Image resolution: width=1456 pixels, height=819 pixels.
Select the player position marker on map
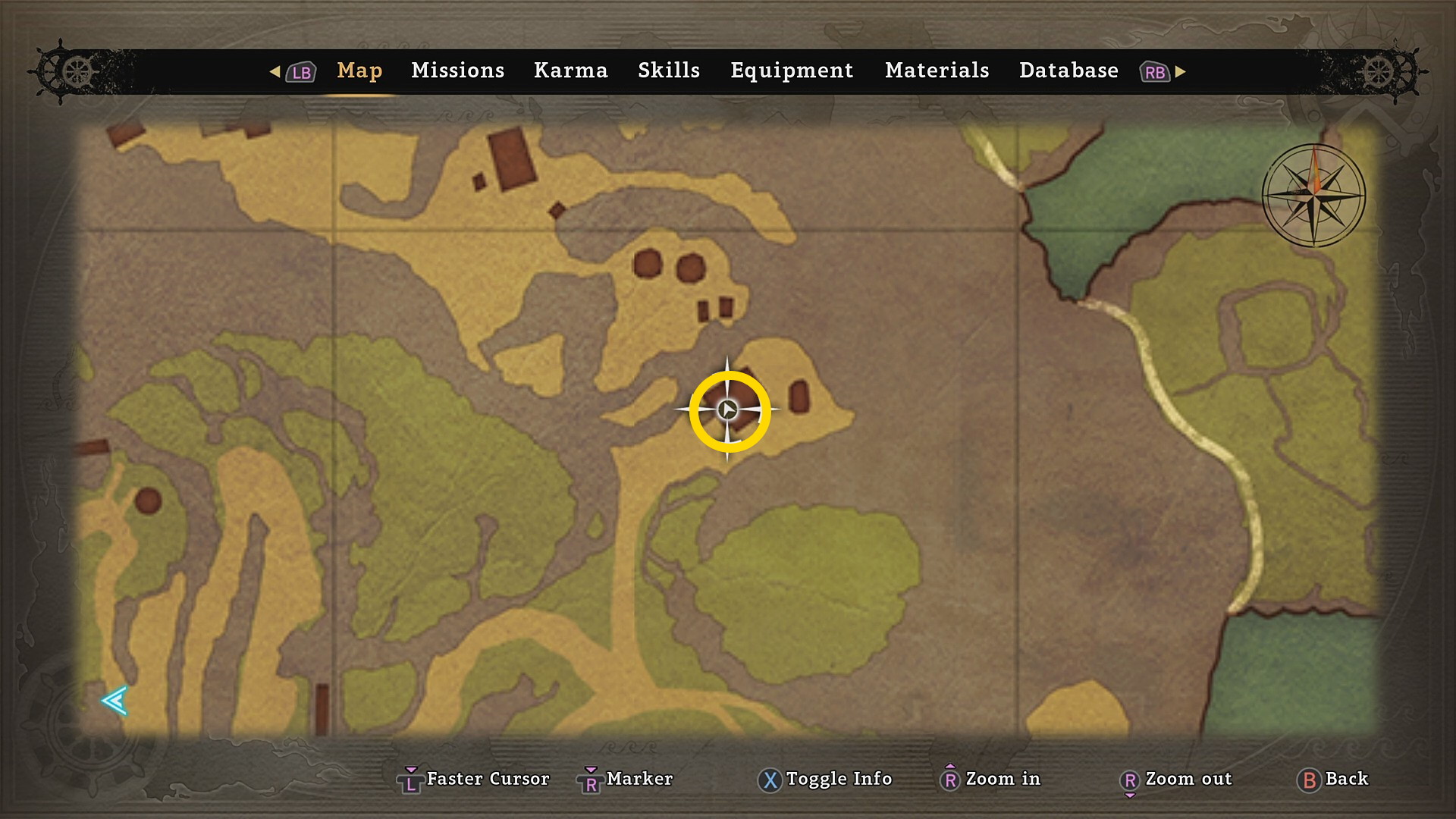coord(727,410)
